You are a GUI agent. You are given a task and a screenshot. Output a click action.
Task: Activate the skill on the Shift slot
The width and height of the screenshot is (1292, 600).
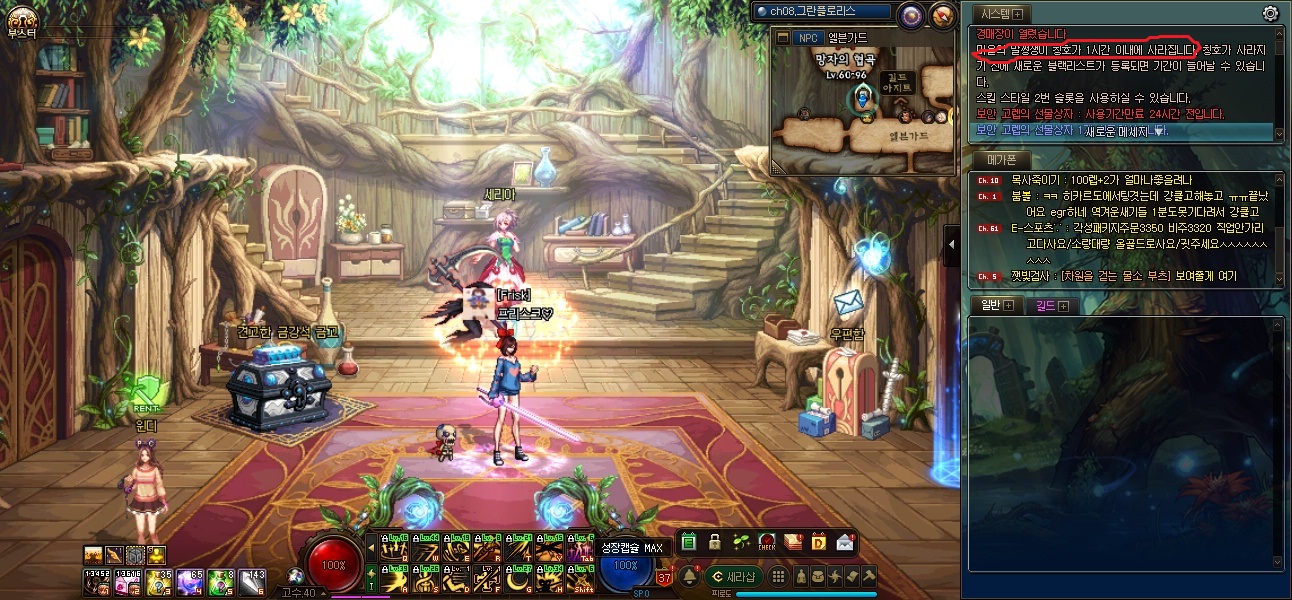click(x=580, y=580)
